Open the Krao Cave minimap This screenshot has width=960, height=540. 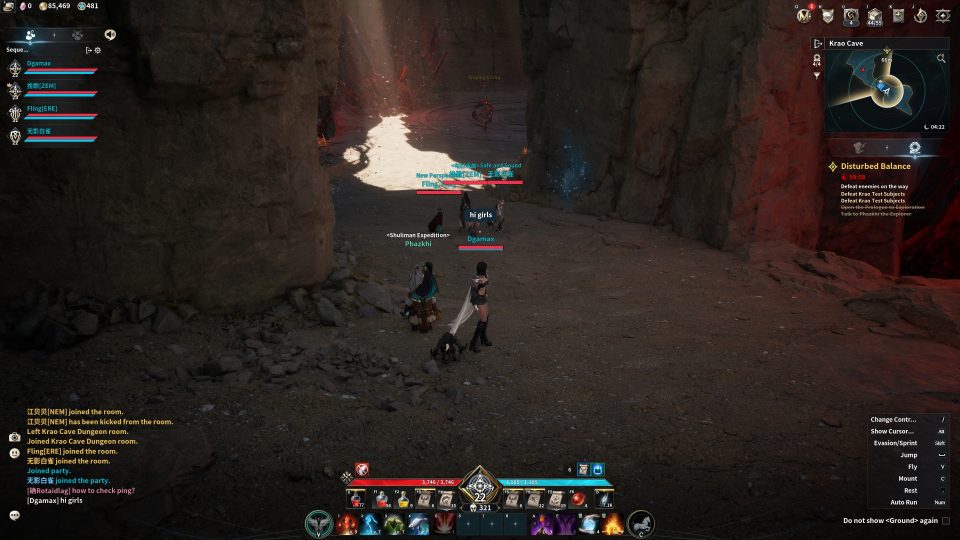tap(886, 92)
